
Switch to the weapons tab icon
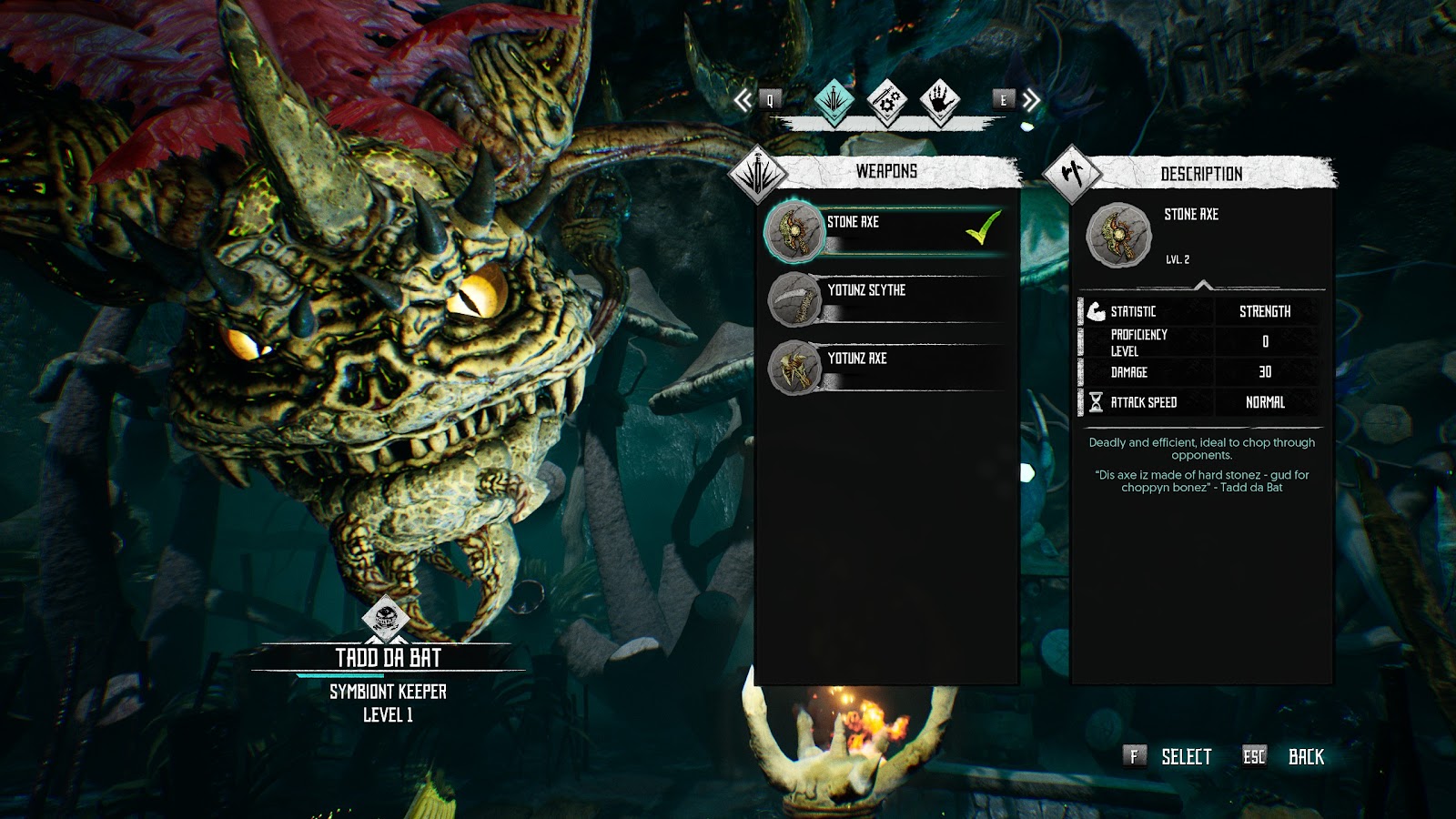pos(834,100)
